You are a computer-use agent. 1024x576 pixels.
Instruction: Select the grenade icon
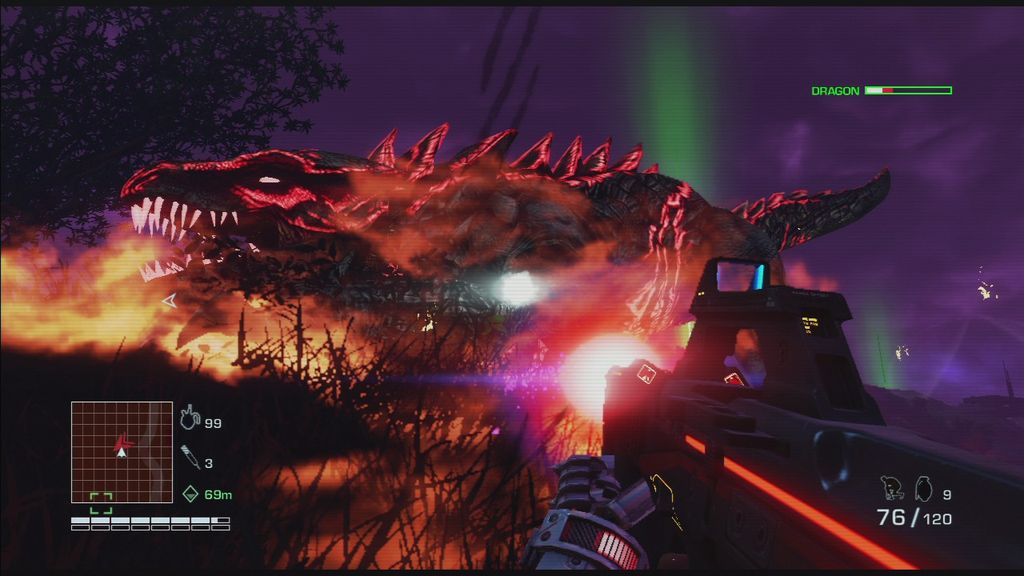click(923, 489)
